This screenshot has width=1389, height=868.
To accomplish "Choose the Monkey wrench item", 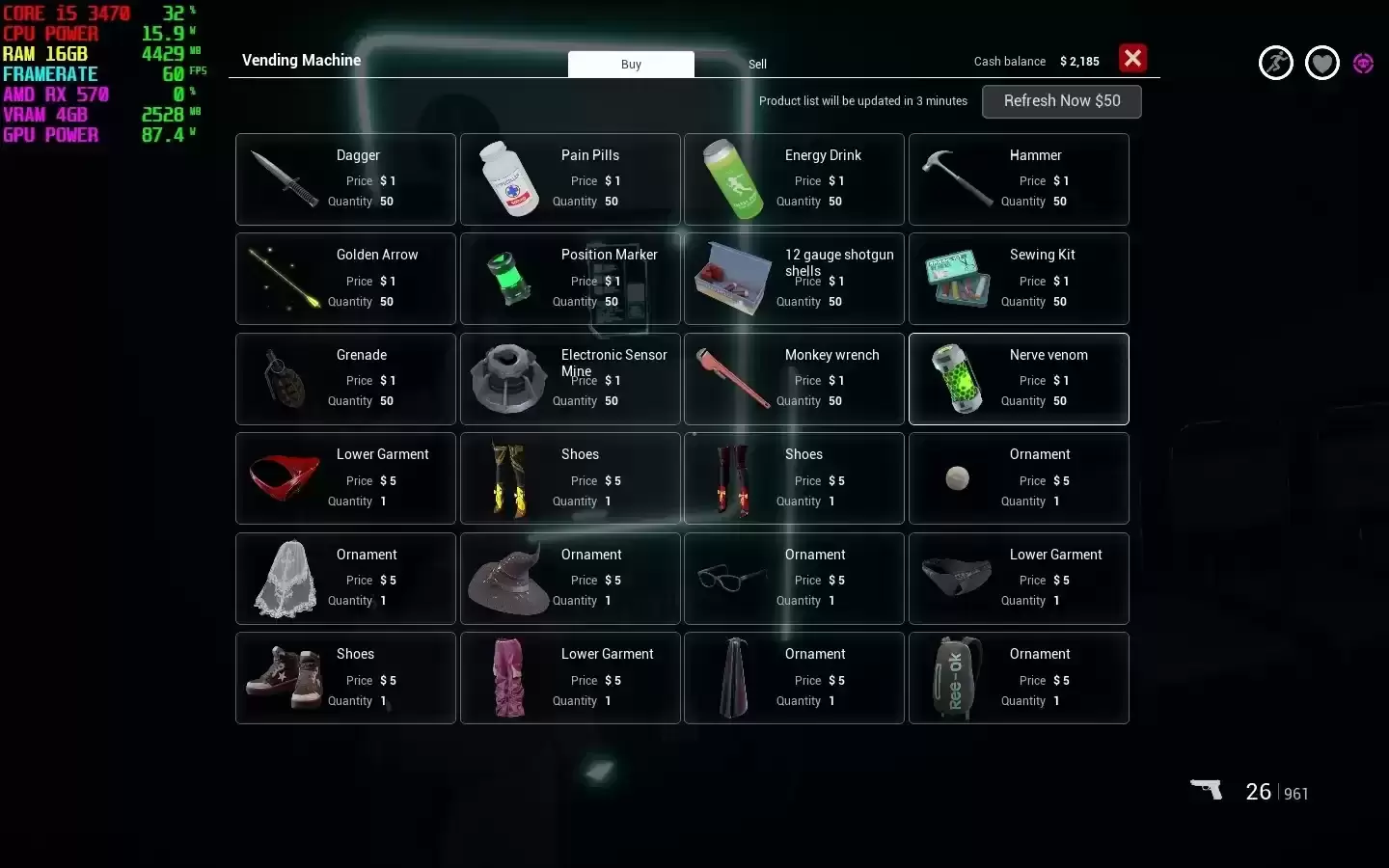I will coord(794,379).
